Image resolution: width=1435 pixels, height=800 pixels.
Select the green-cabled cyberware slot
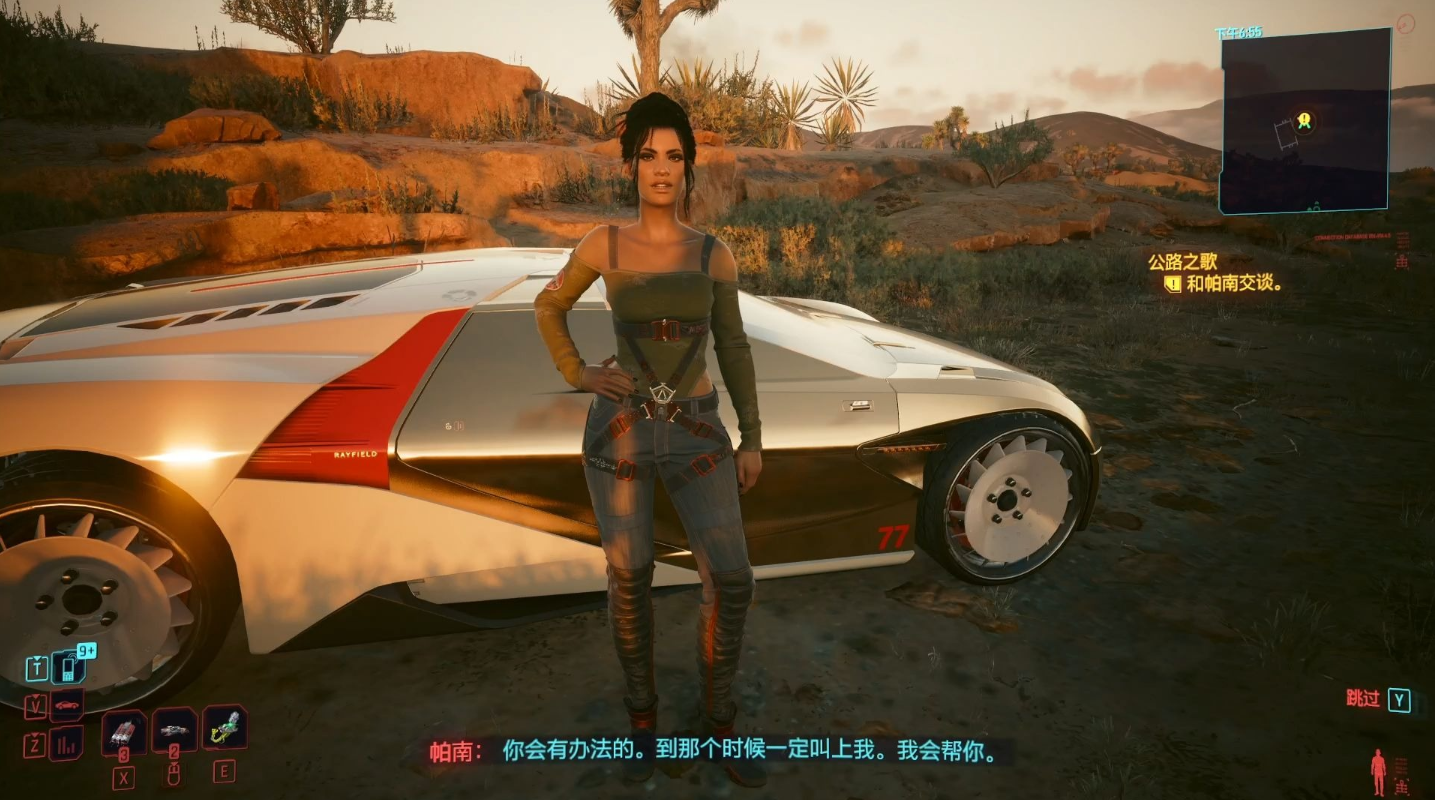(224, 728)
